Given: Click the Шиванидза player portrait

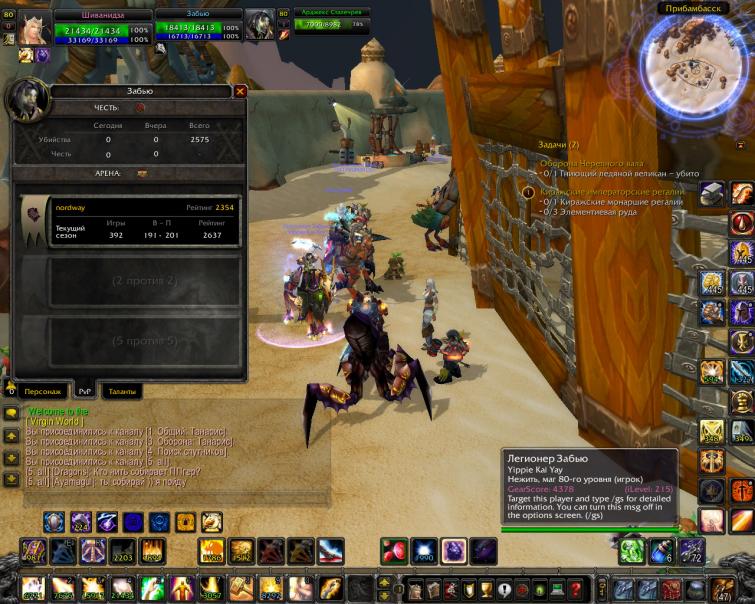Looking at the screenshot, I should coord(35,27).
